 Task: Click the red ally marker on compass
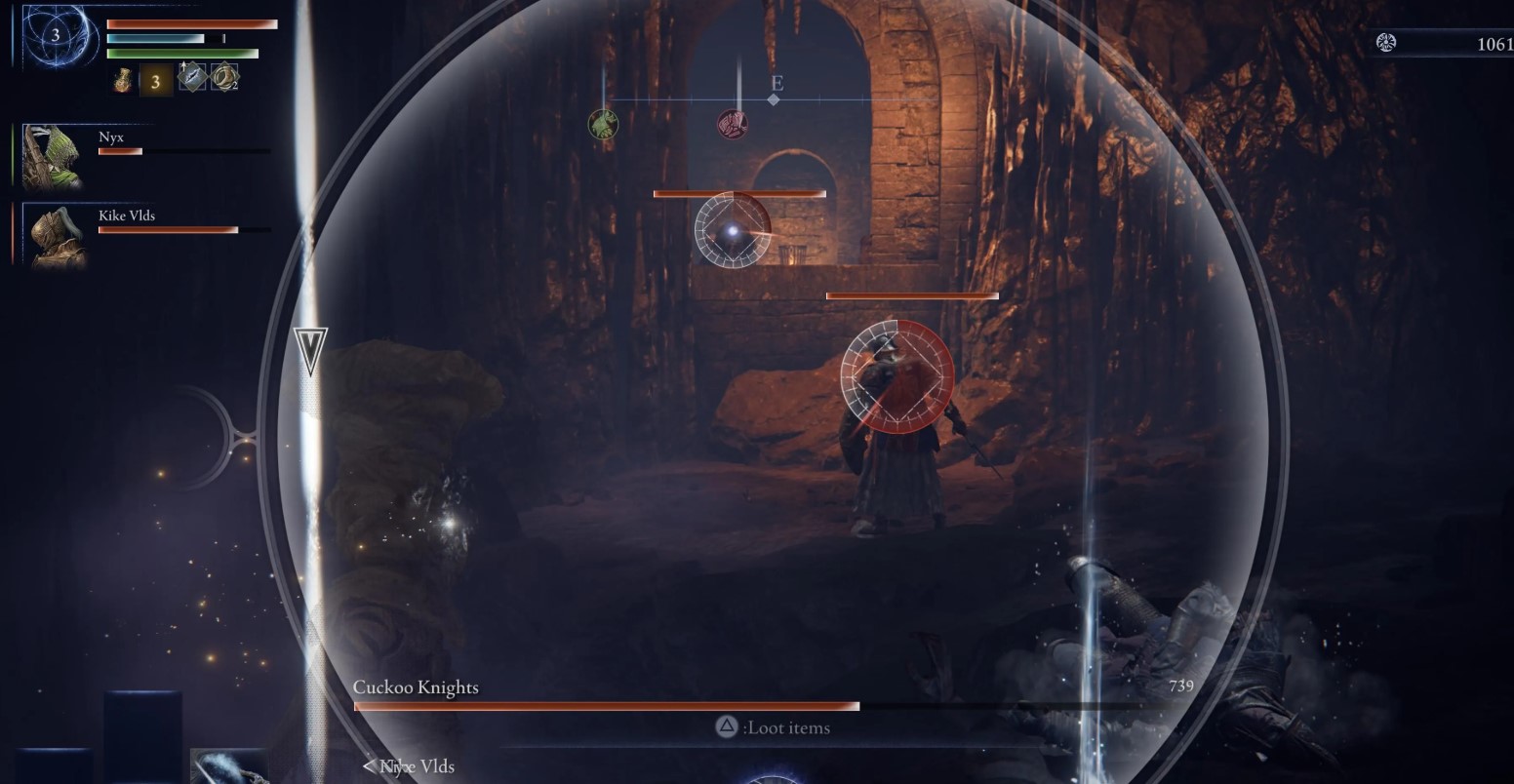(732, 124)
